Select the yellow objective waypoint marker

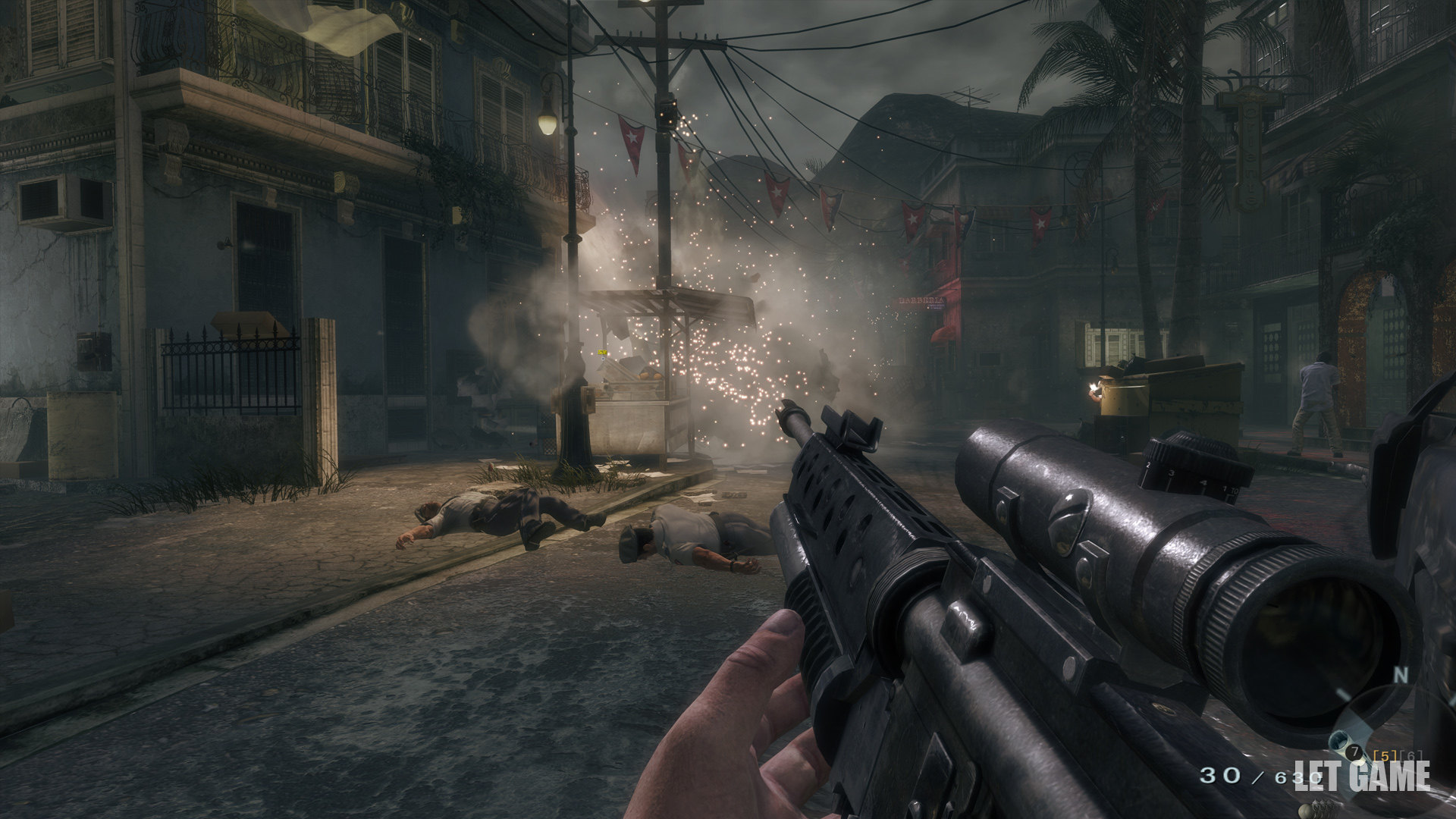coord(602,353)
